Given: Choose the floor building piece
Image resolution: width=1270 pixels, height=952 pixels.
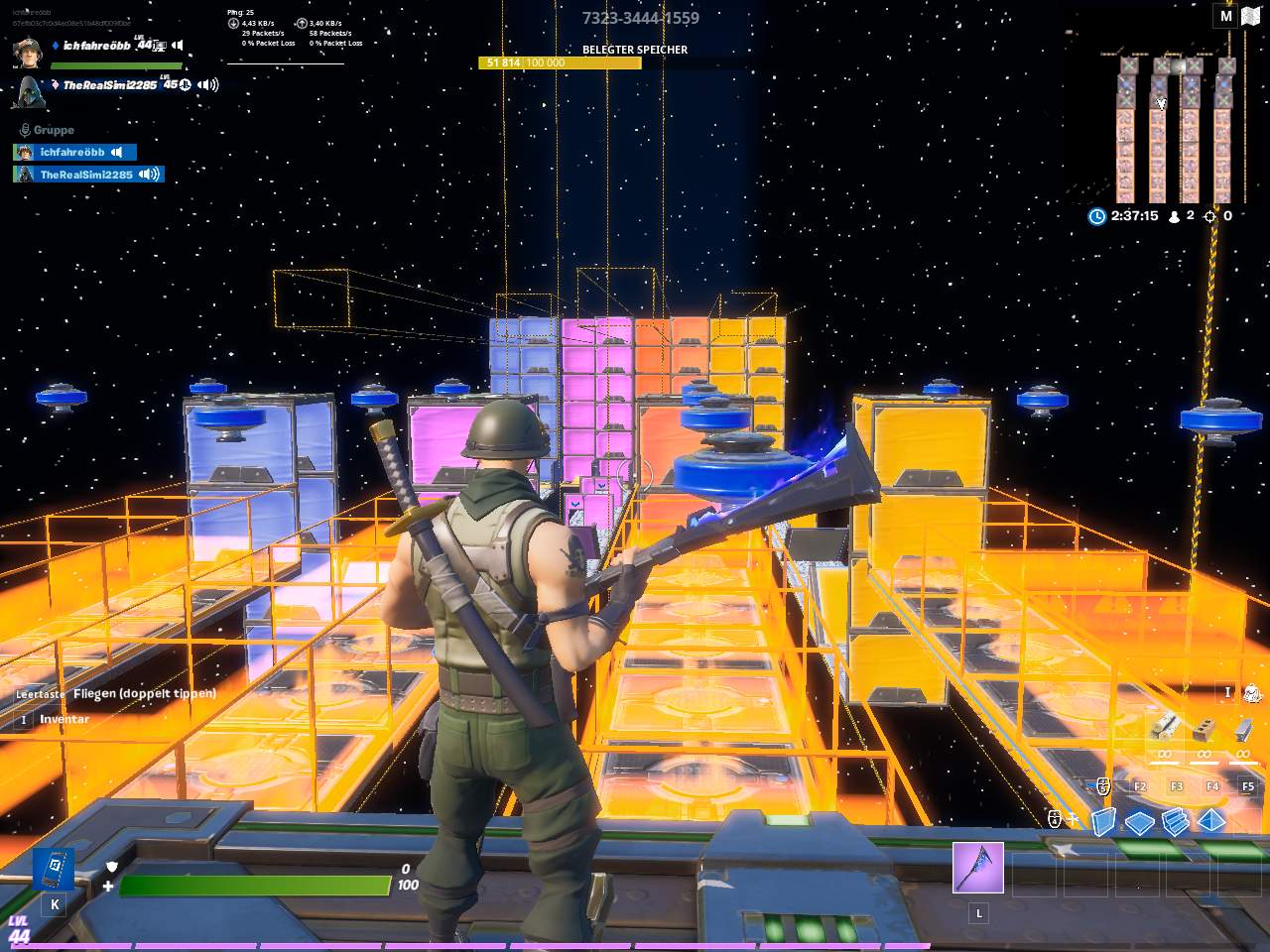Looking at the screenshot, I should (1139, 822).
